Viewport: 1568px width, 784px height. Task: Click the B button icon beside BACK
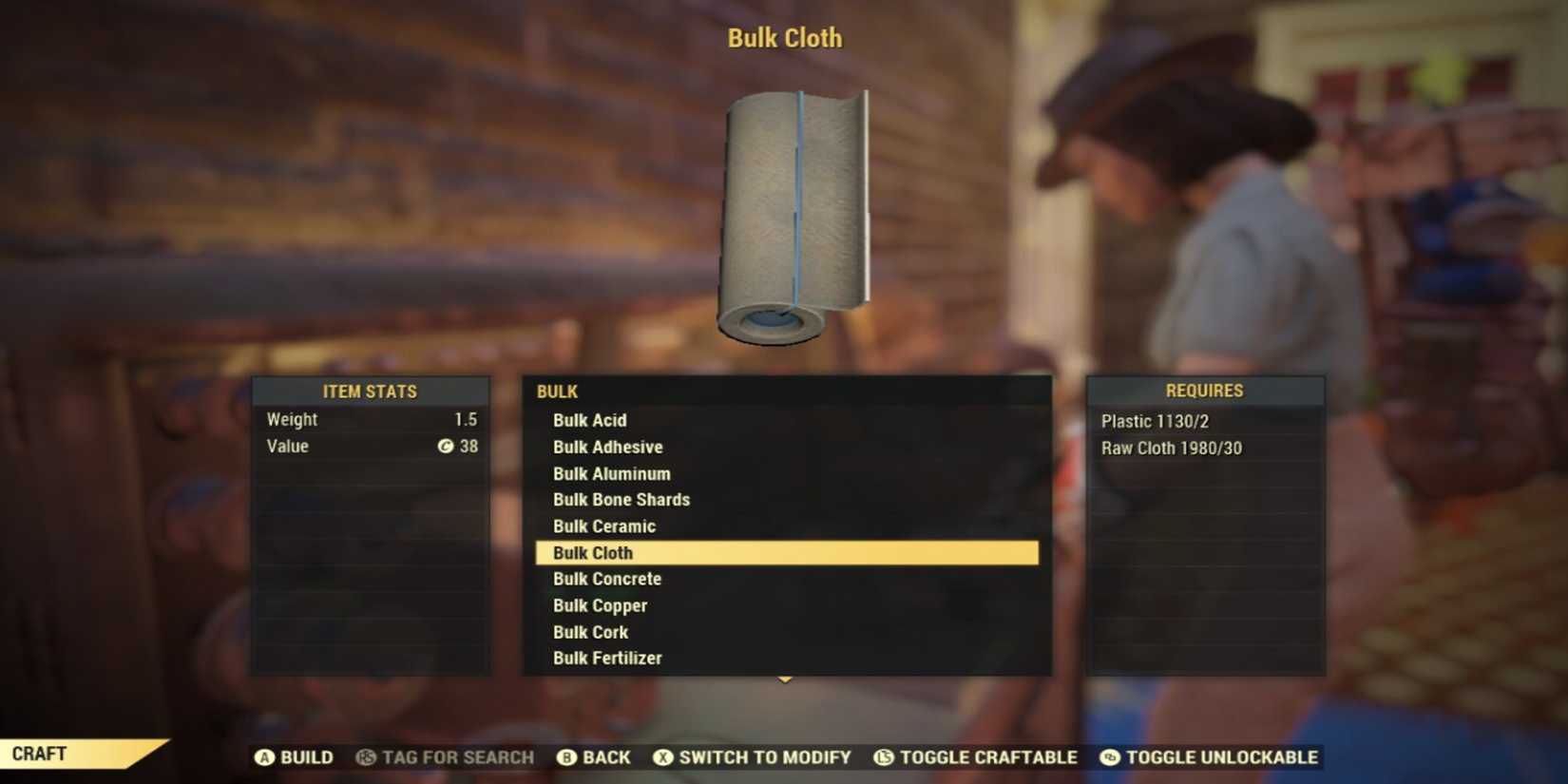pyautogui.click(x=565, y=757)
